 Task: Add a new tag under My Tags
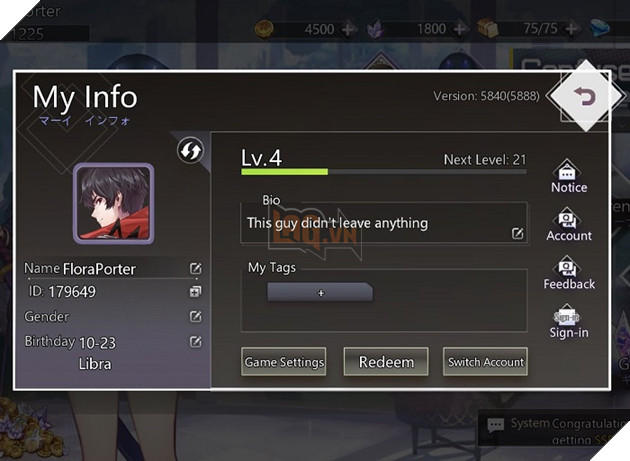click(x=320, y=293)
